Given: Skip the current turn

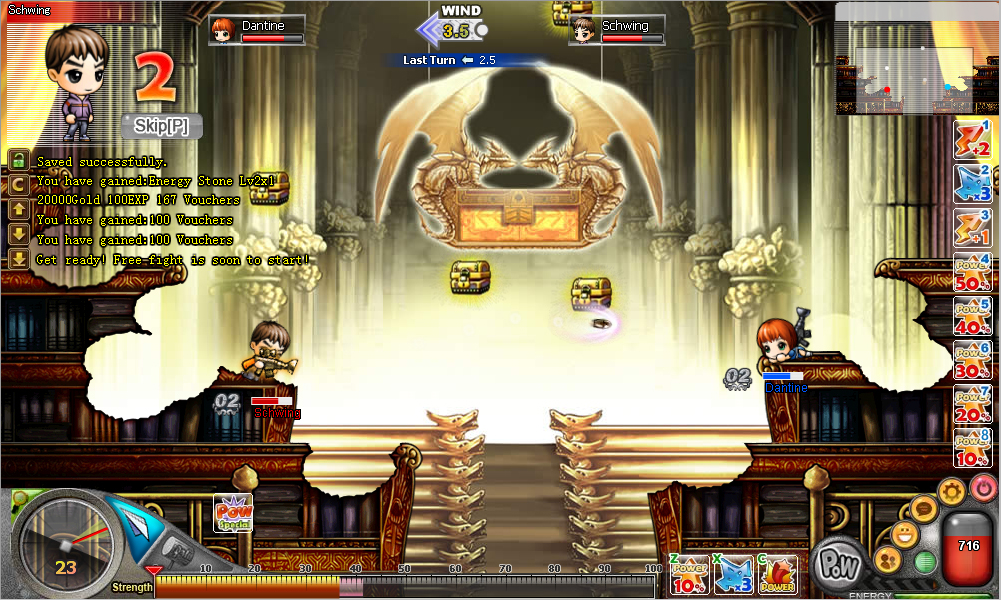Looking at the screenshot, I should pos(162,126).
